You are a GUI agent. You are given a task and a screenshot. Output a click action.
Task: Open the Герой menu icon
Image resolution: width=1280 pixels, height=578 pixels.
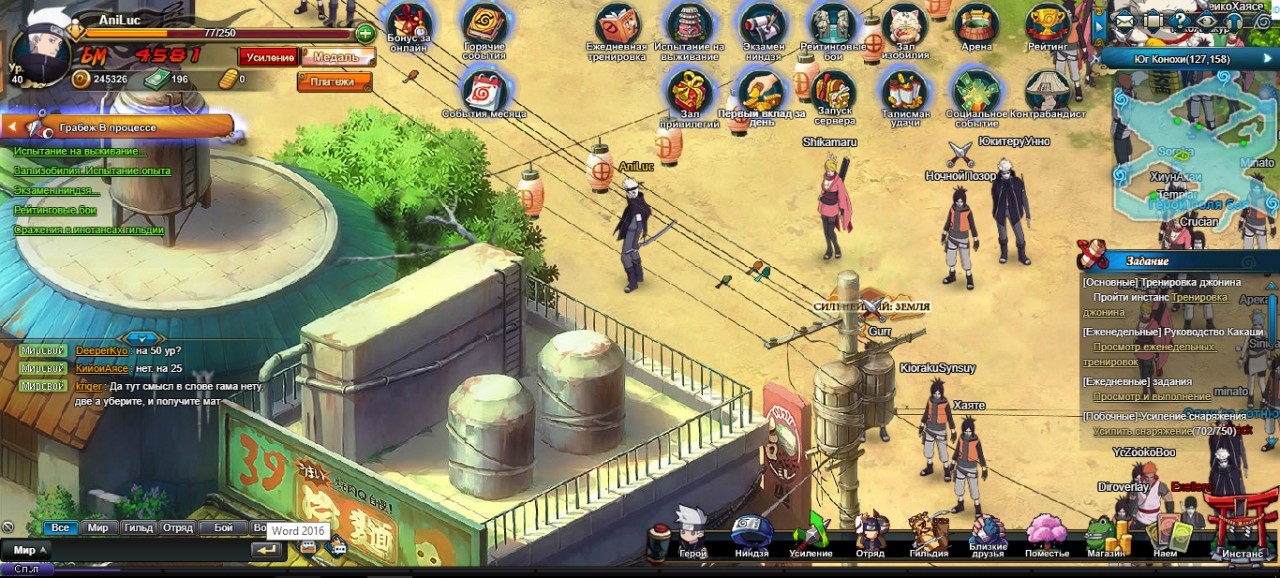coord(692,531)
